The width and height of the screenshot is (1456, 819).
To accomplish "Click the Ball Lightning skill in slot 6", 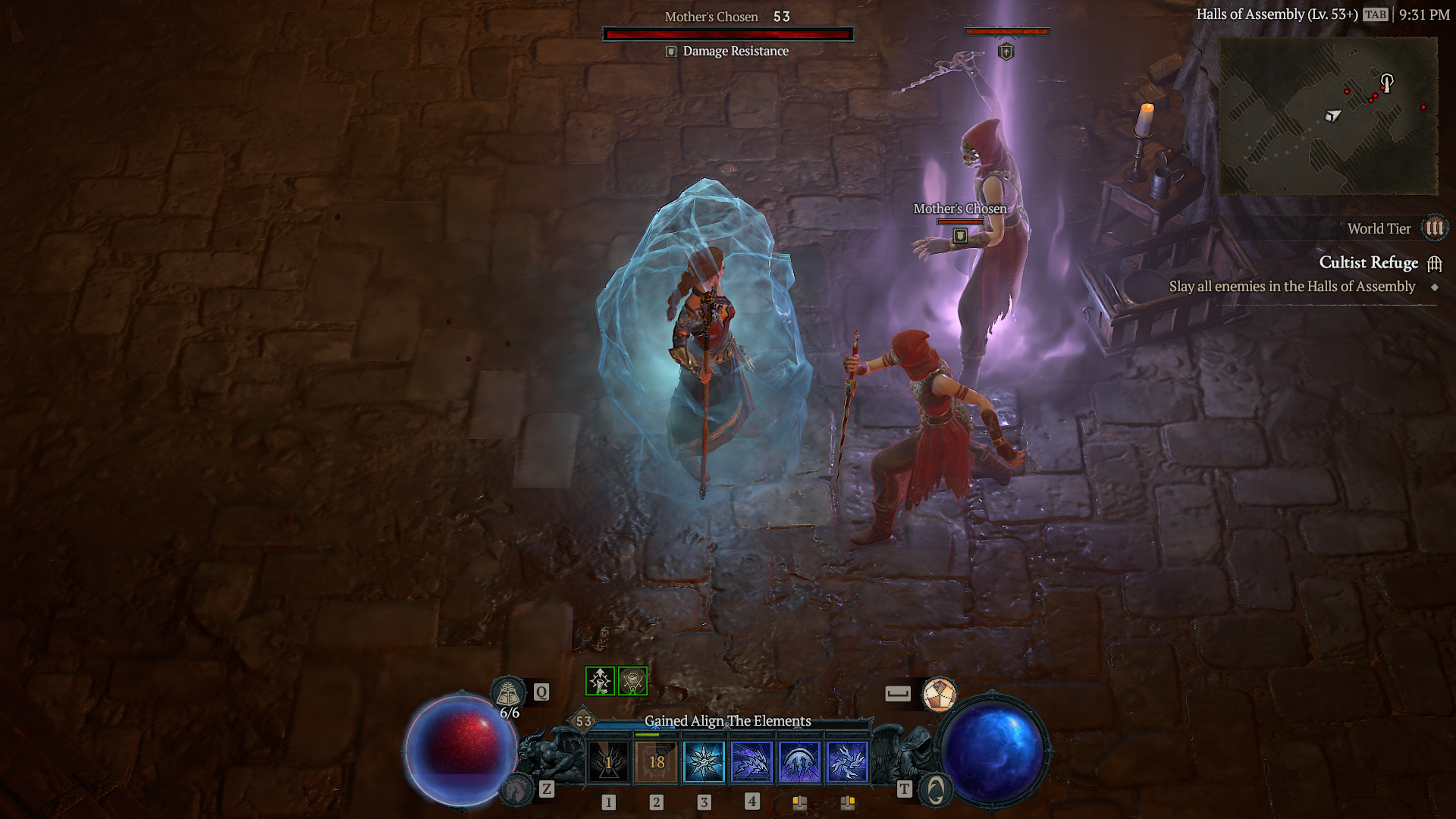I will point(849,763).
